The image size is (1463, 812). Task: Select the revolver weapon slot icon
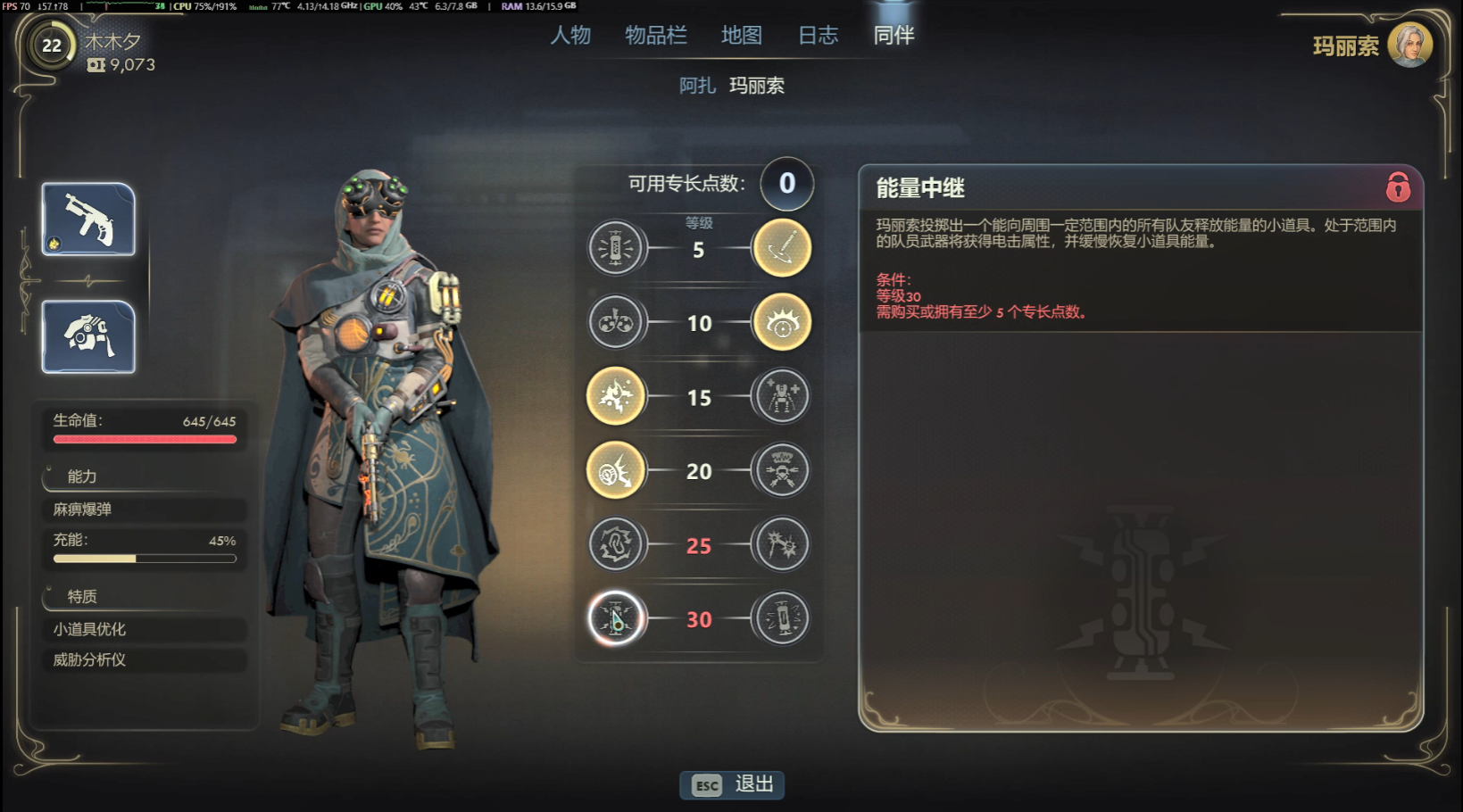pos(87,337)
